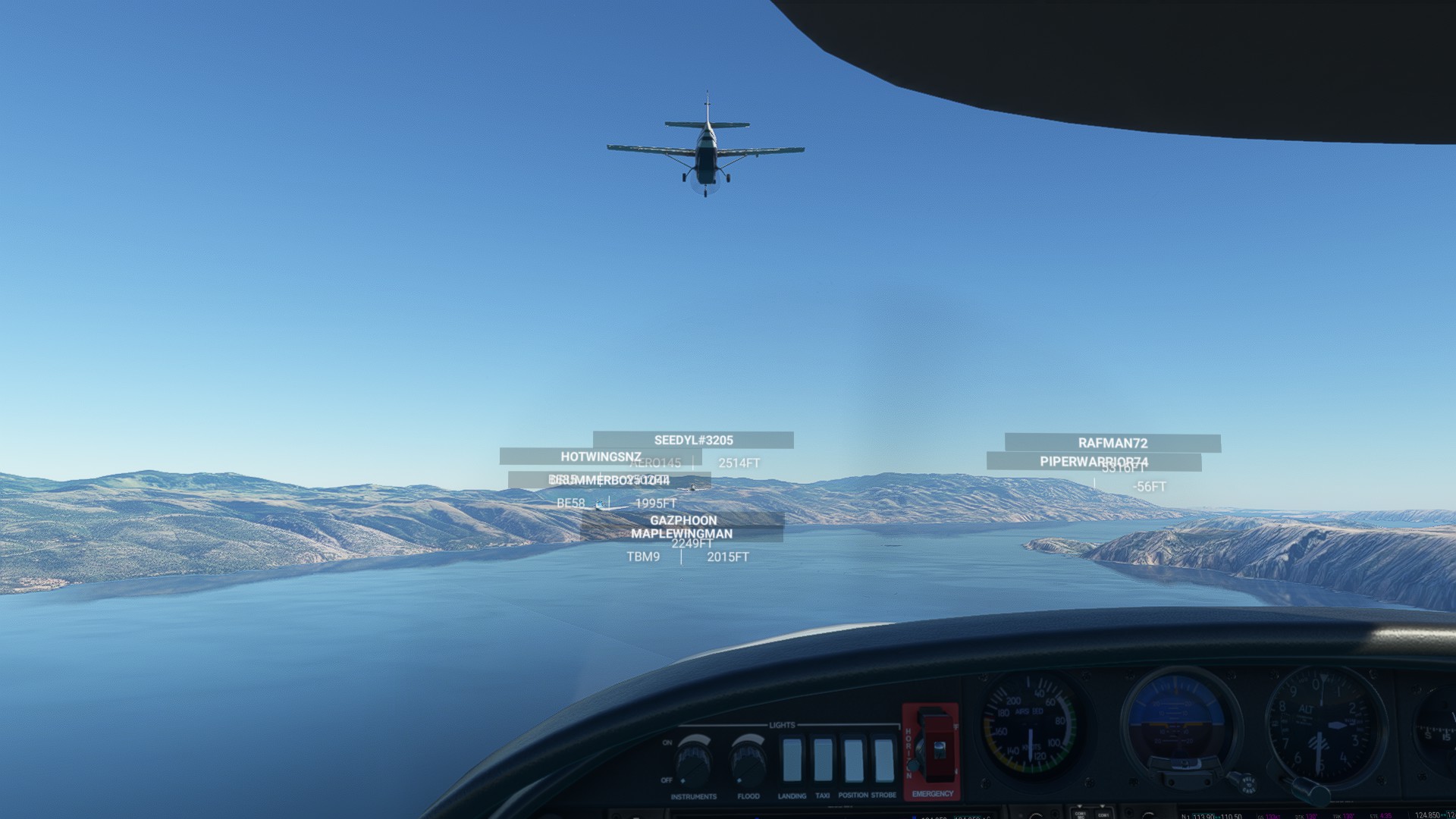
Task: Click the aircraft flying ahead
Action: pyautogui.click(x=708, y=148)
